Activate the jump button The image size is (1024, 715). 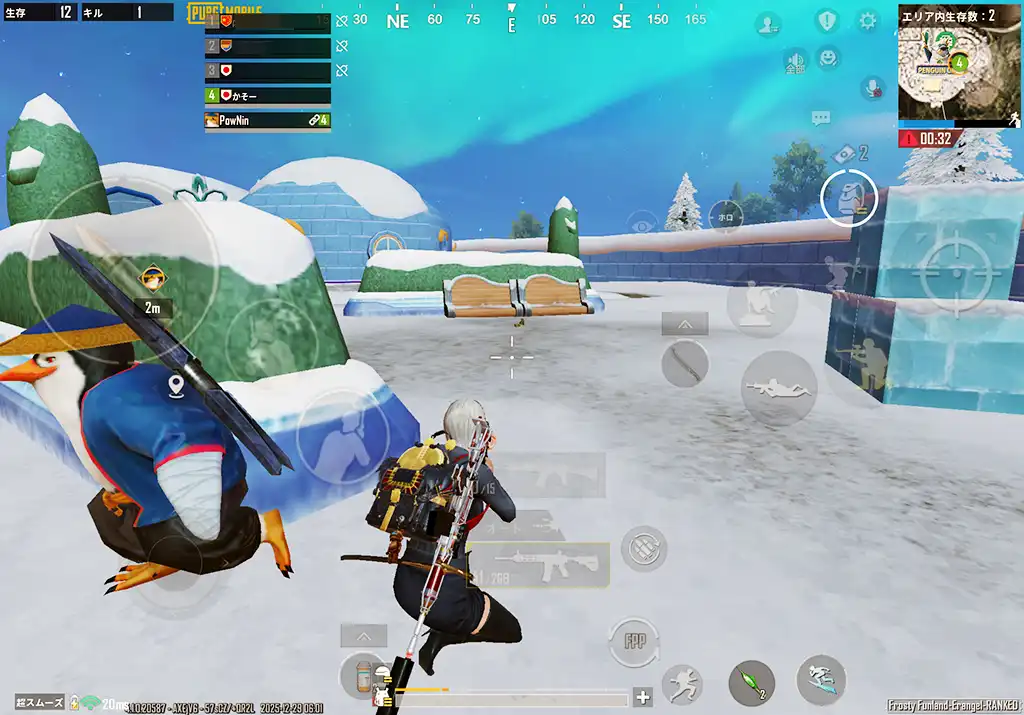pyautogui.click(x=682, y=684)
